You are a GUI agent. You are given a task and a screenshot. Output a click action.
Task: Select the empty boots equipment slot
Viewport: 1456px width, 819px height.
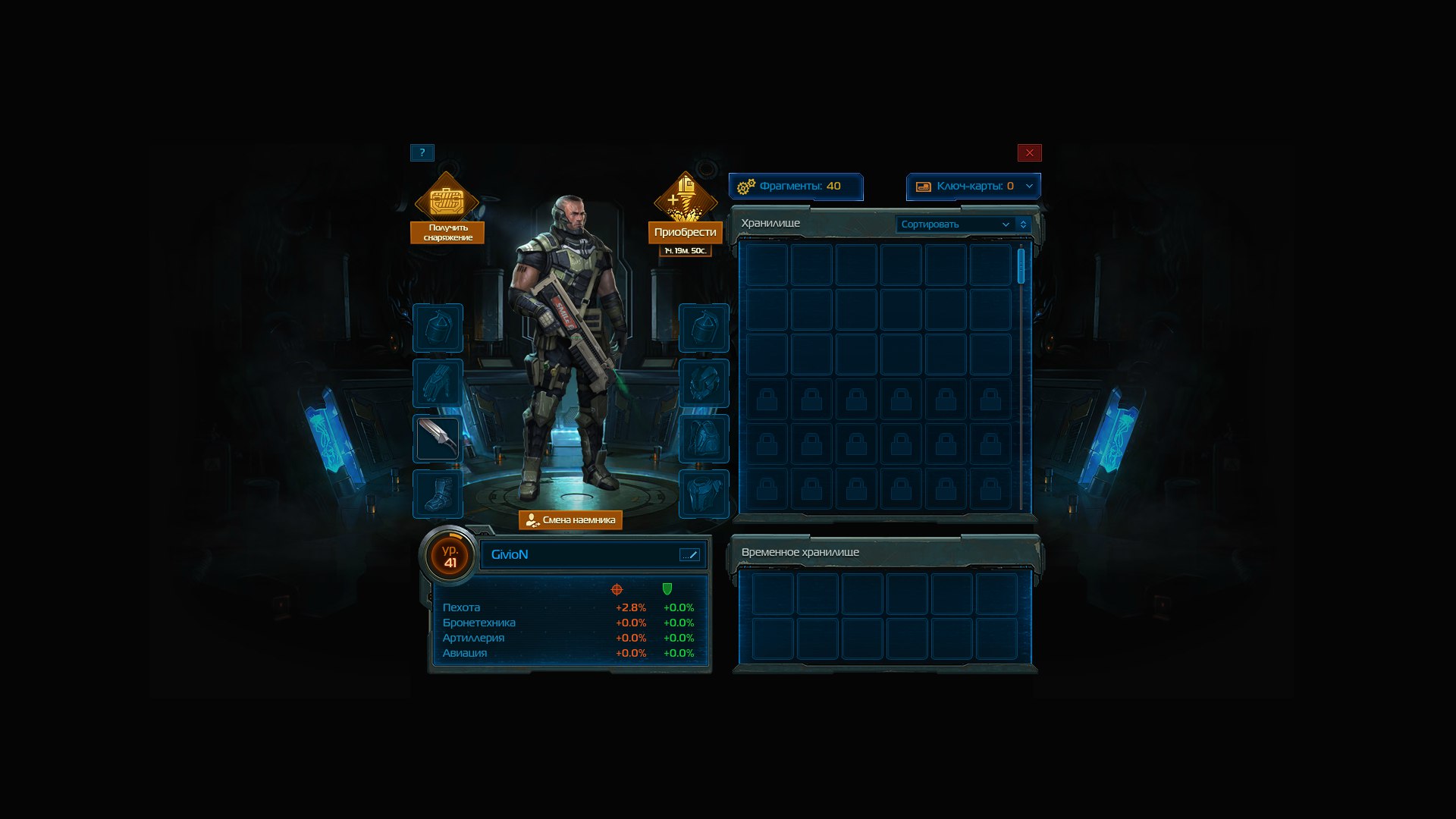tap(438, 494)
